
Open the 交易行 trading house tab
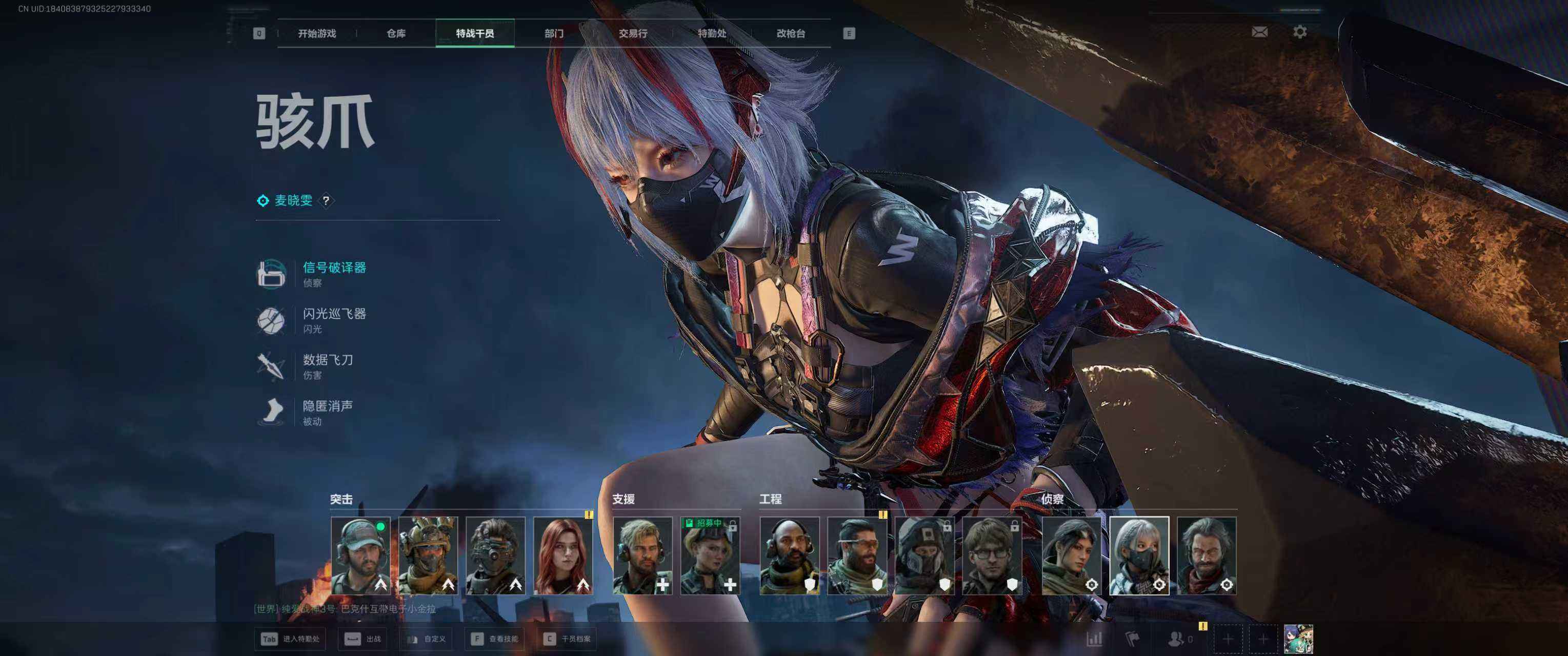[x=633, y=33]
